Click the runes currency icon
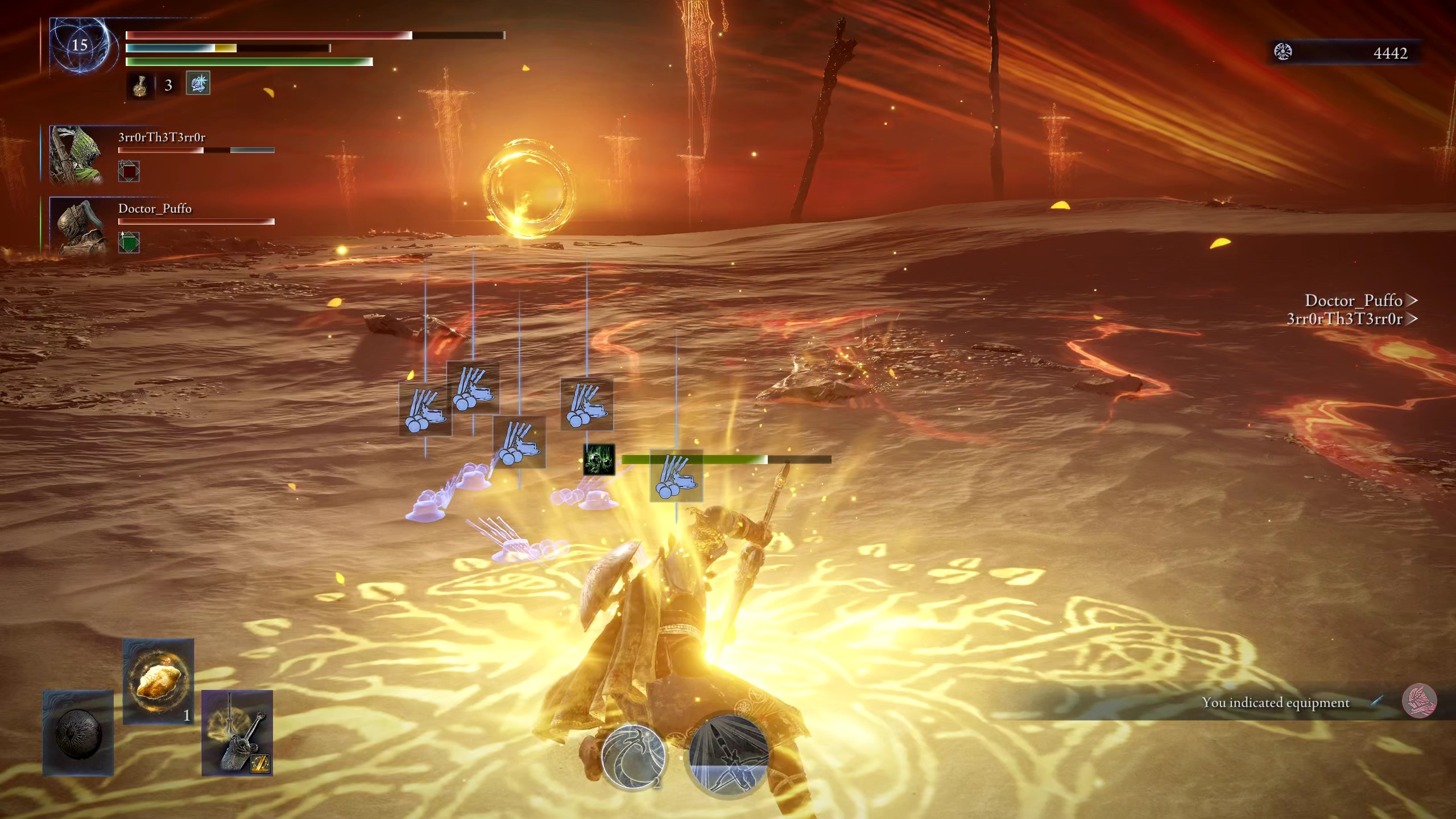 click(1283, 52)
